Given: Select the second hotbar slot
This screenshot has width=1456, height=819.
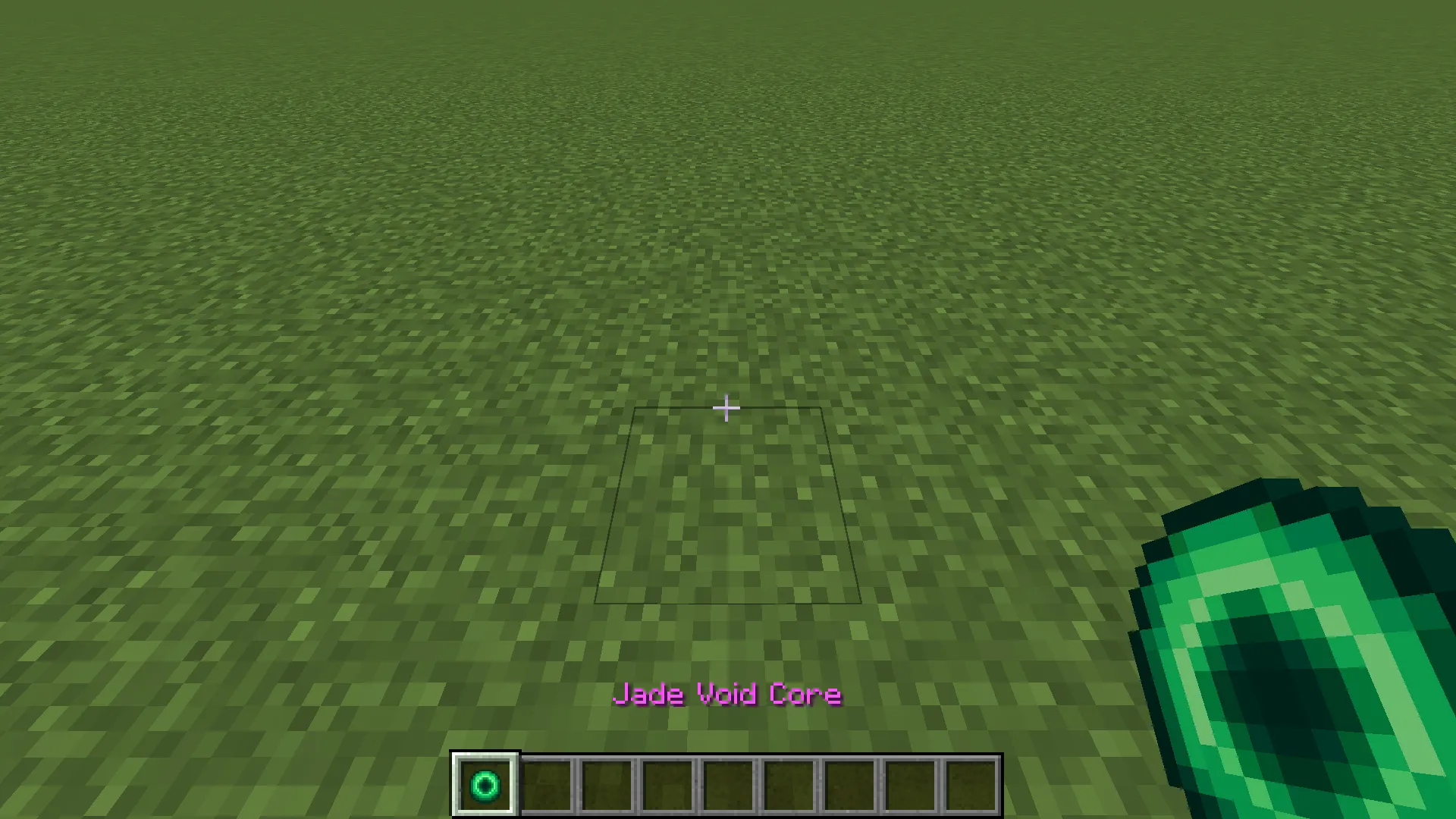Looking at the screenshot, I should coord(548,783).
